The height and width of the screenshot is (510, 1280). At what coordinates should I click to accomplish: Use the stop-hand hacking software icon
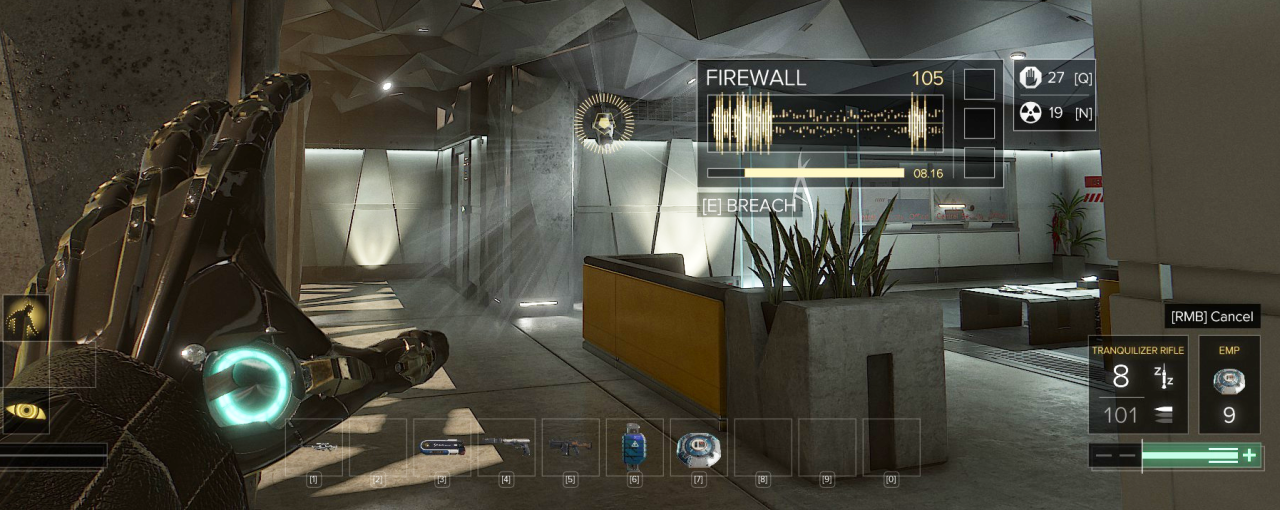click(1030, 79)
